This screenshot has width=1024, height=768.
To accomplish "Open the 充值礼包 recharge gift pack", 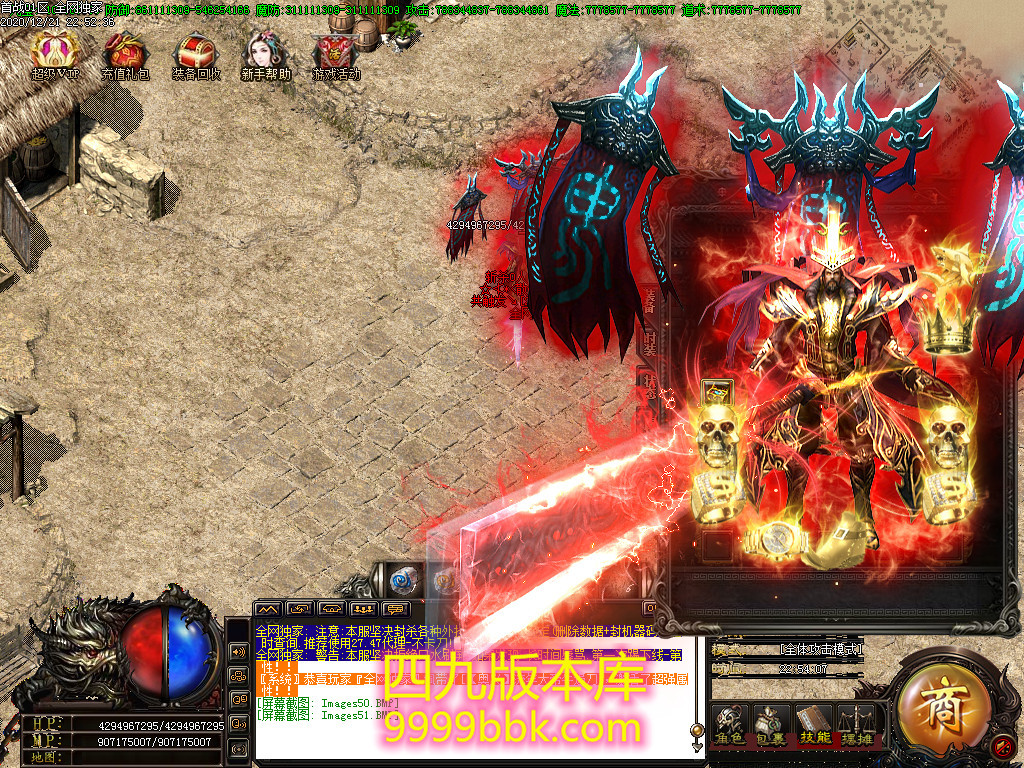I will click(x=125, y=53).
